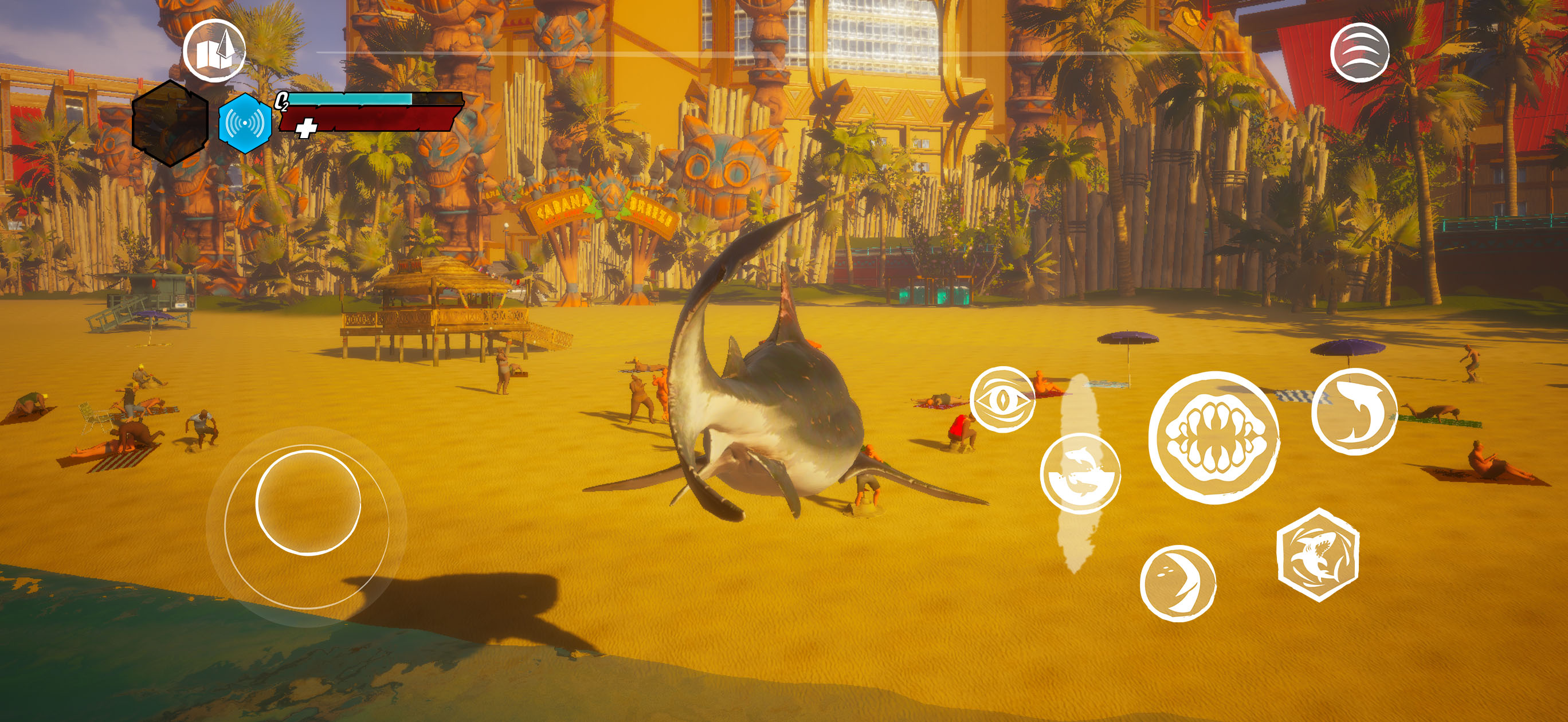This screenshot has width=1568, height=722.
Task: Tap the dark hexagon slot beside sonar
Action: point(170,123)
